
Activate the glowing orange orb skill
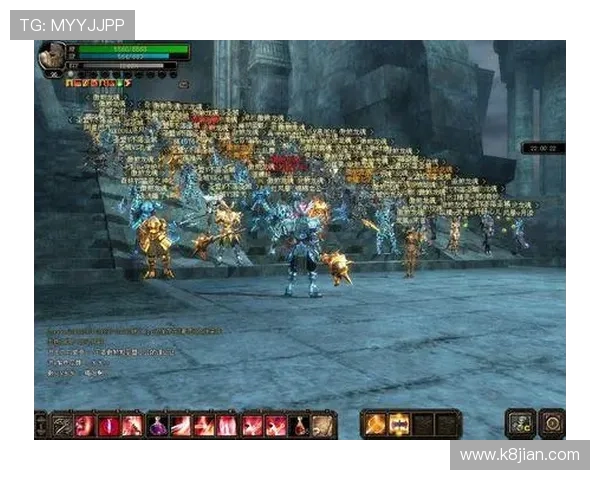376,424
